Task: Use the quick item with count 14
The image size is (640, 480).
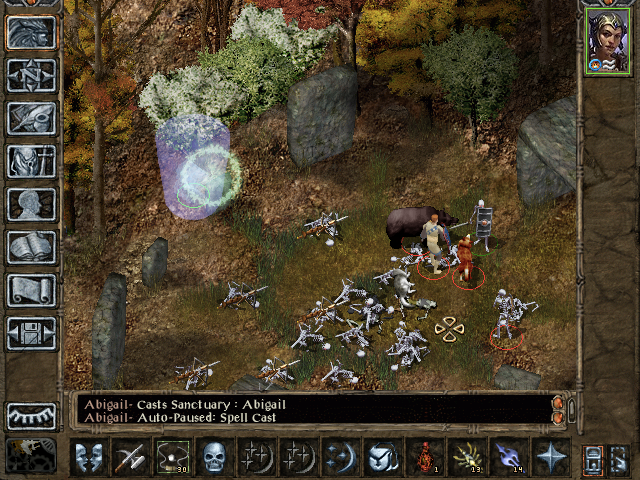Action: click(x=509, y=457)
